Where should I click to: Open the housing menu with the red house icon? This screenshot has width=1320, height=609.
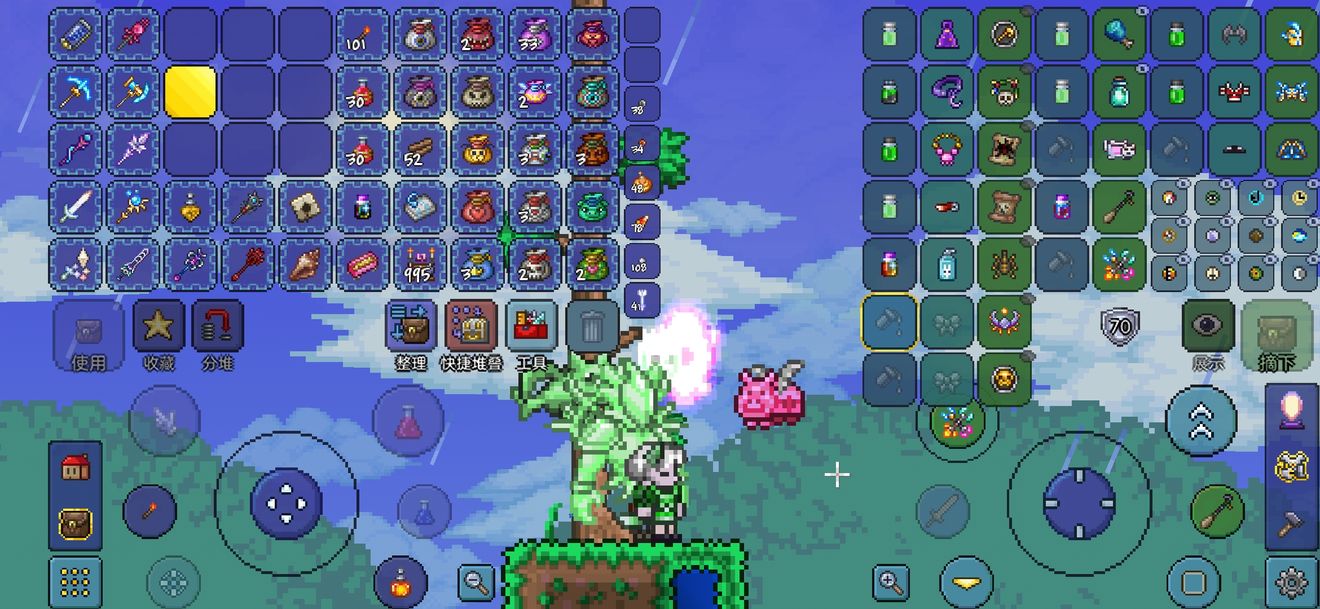[x=76, y=467]
